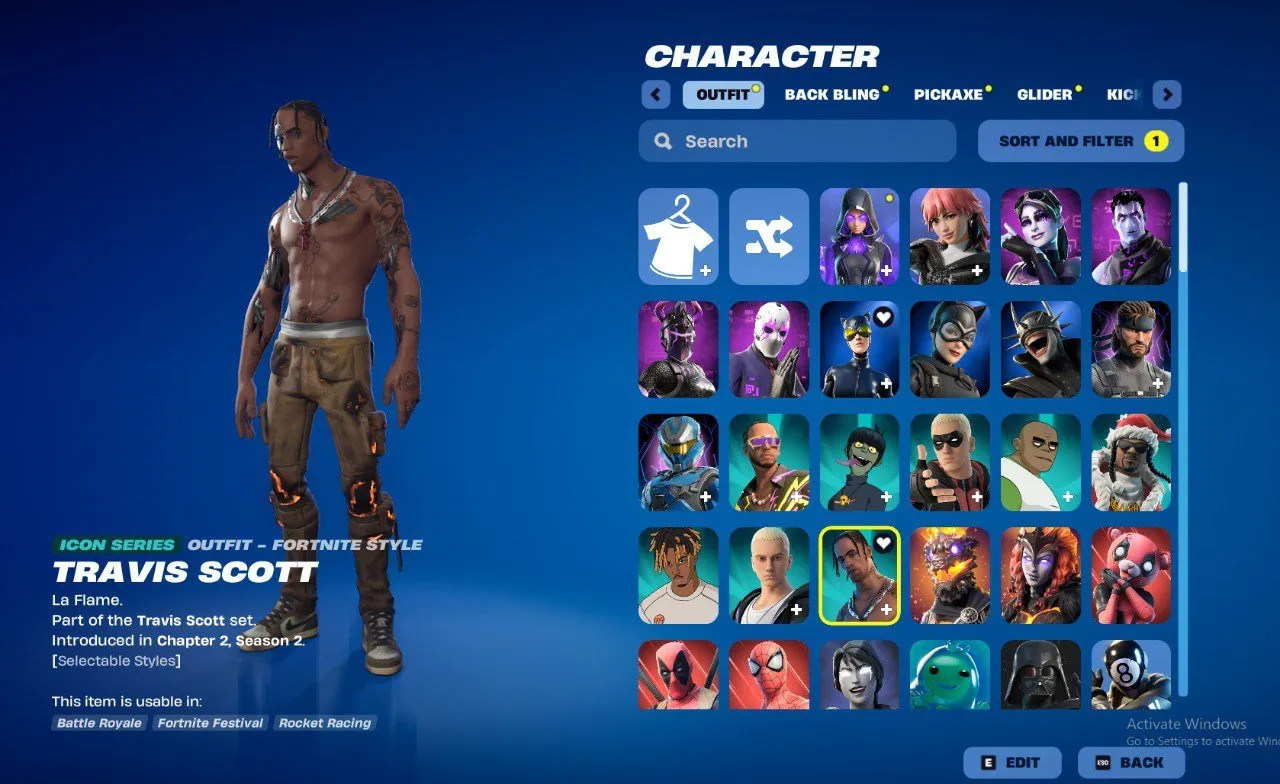
Task: Open the Pickaxe tab
Action: point(948,94)
